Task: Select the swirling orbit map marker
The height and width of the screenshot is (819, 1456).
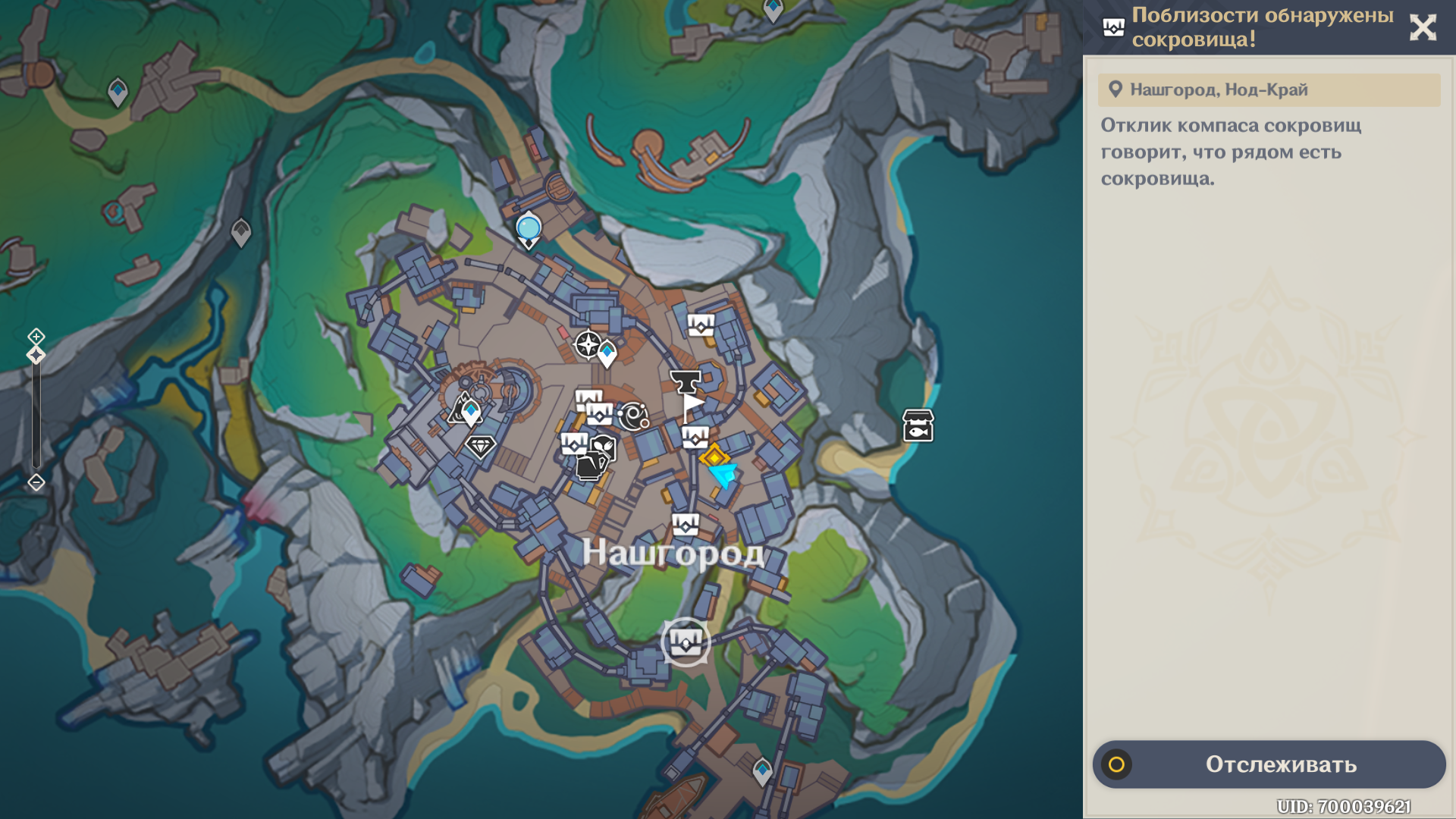Action: [633, 416]
